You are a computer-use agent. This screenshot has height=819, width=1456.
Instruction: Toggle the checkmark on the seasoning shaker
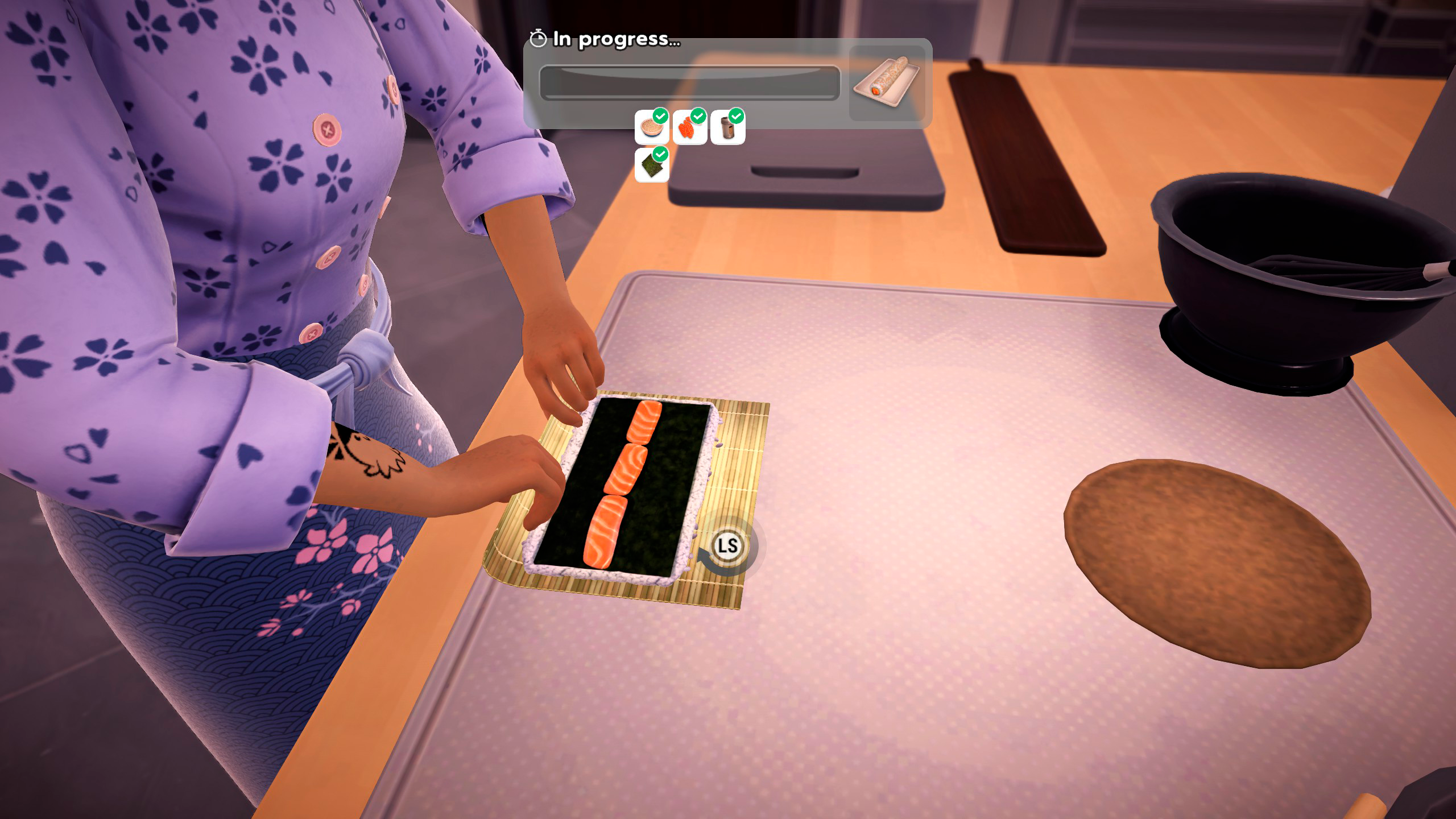pos(737,116)
